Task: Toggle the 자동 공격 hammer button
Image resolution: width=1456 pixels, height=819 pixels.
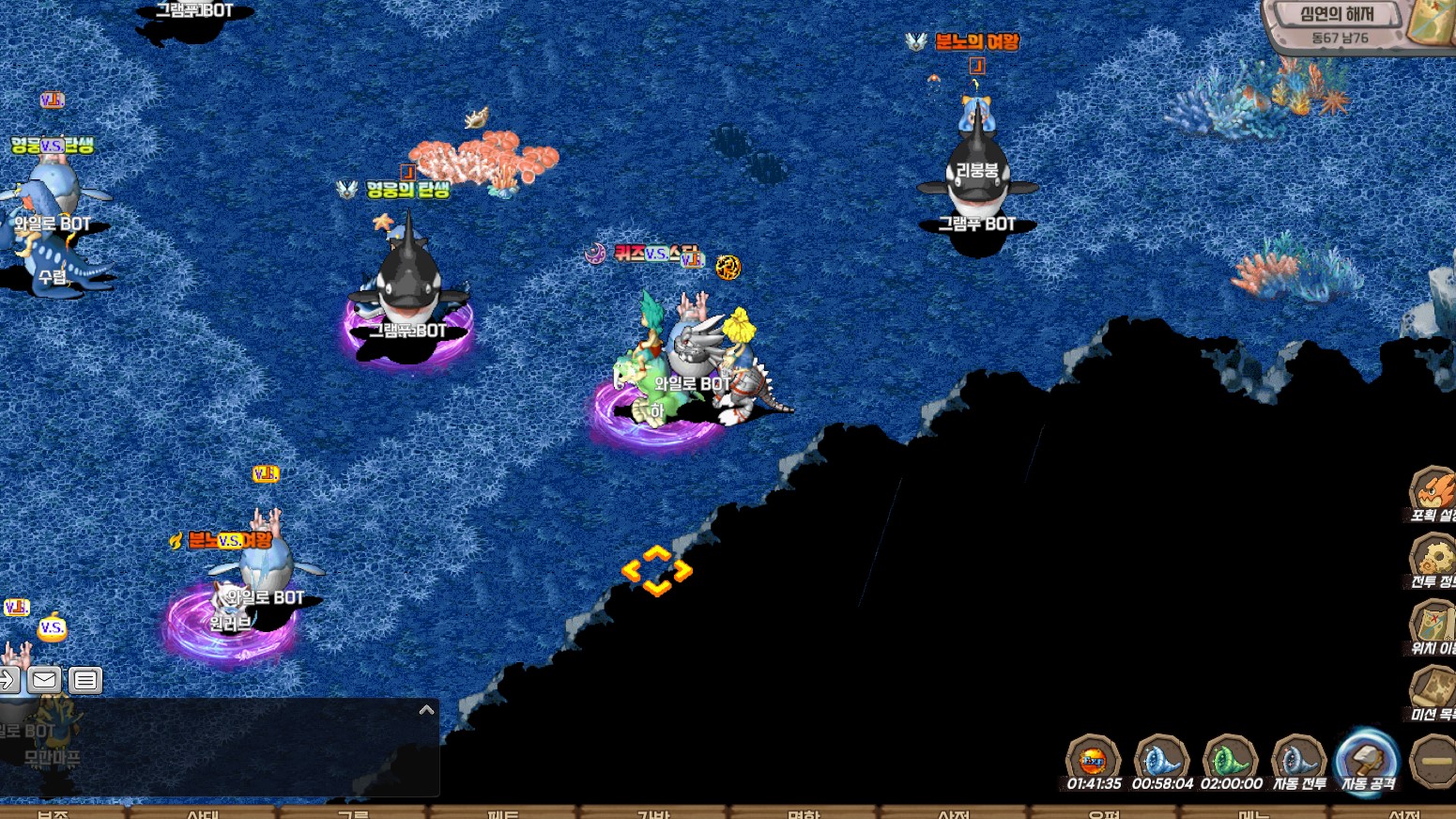Action: pos(1367,759)
